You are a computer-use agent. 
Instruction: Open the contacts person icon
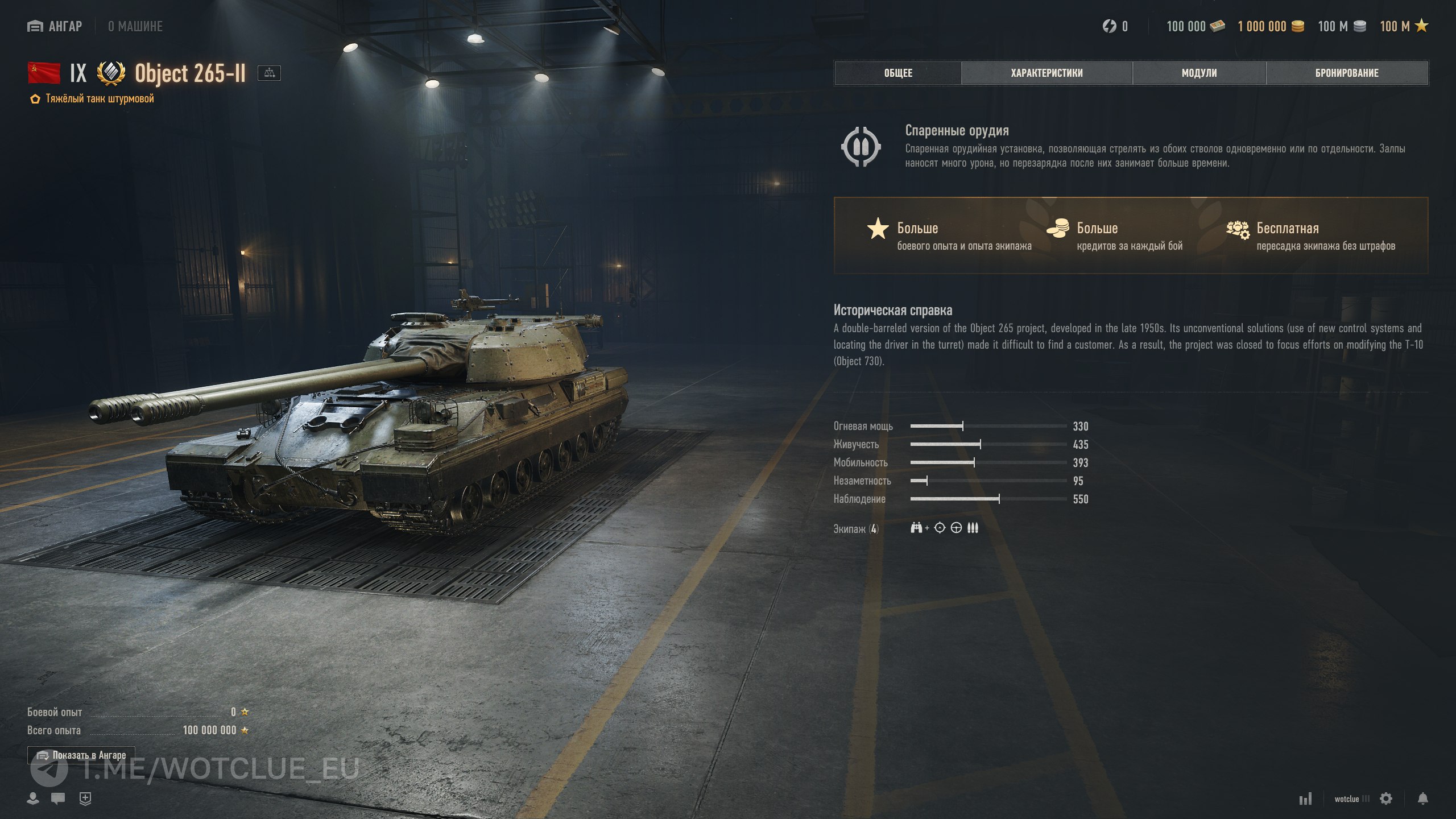coord(33,799)
